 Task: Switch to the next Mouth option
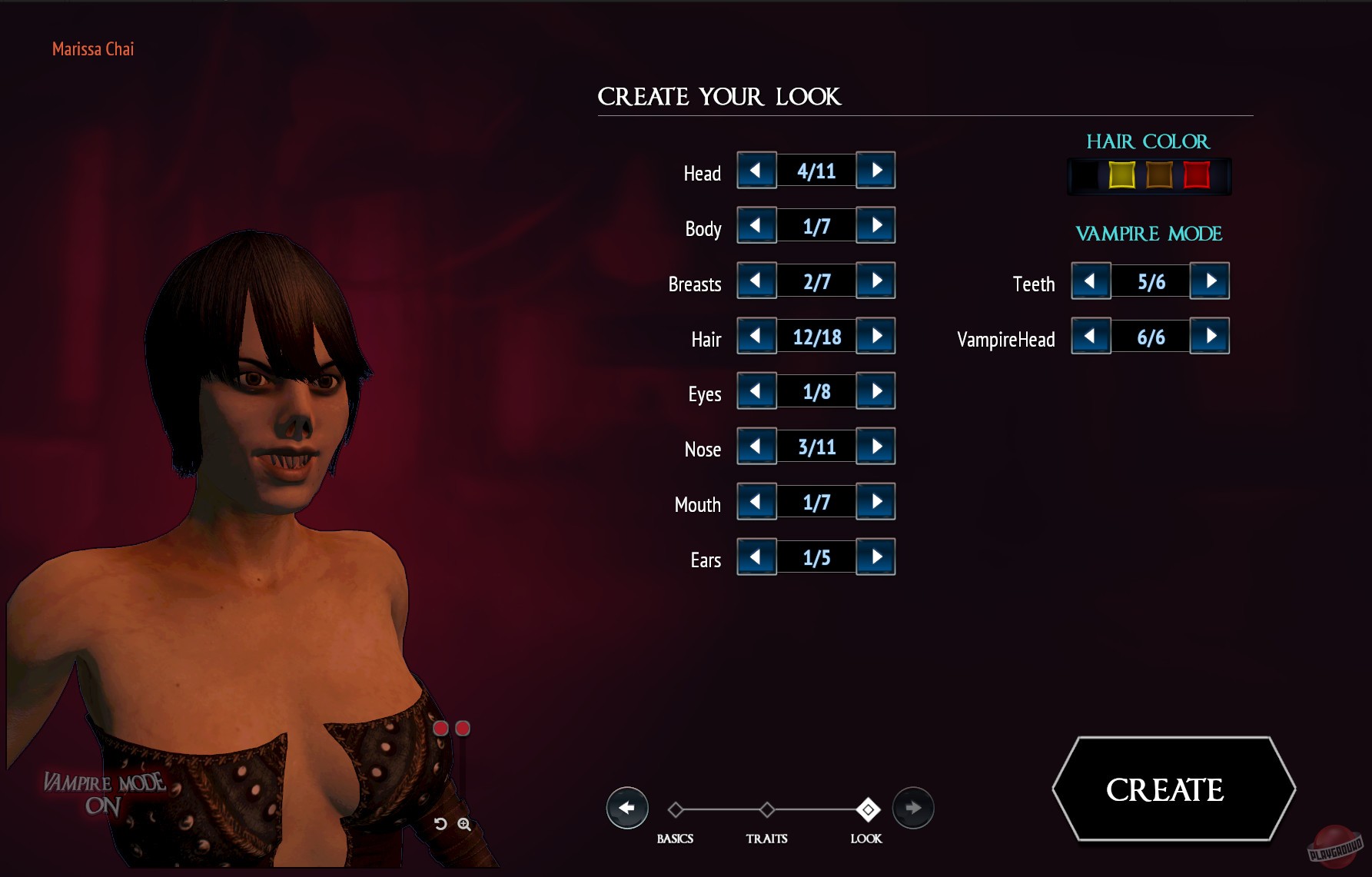(x=876, y=503)
